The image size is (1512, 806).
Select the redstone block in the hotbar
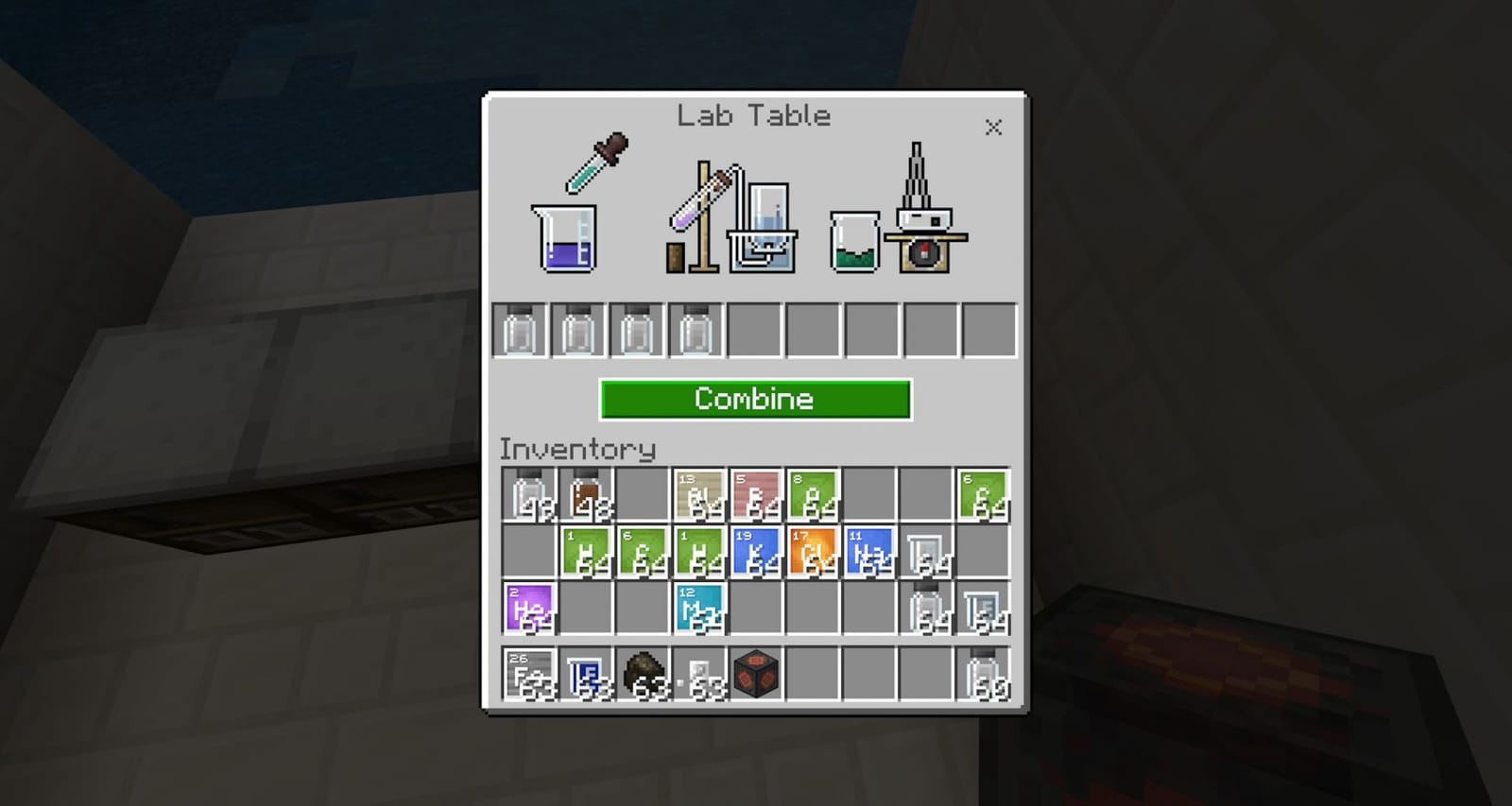click(754, 673)
